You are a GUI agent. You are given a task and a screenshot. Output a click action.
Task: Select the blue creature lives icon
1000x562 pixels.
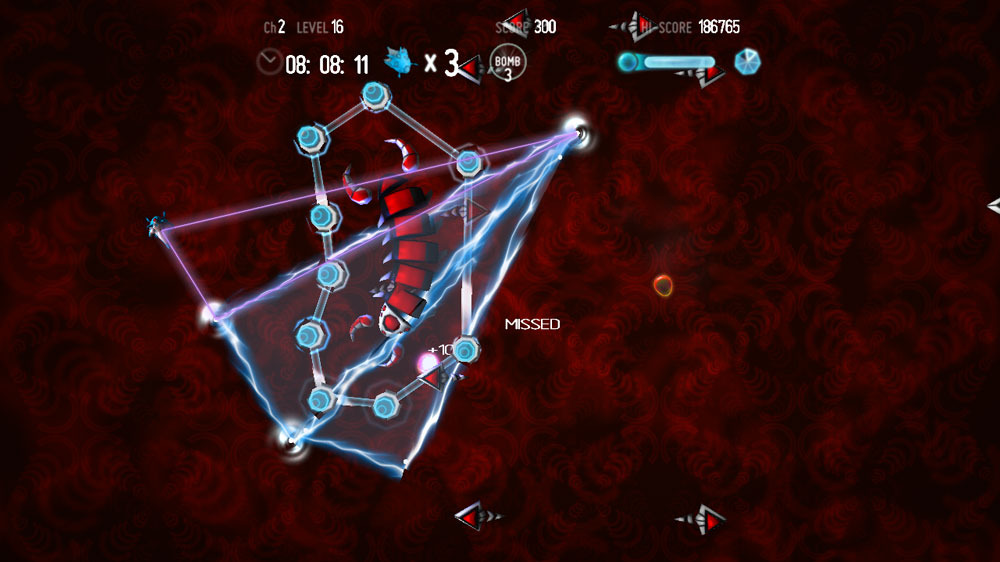pyautogui.click(x=399, y=64)
